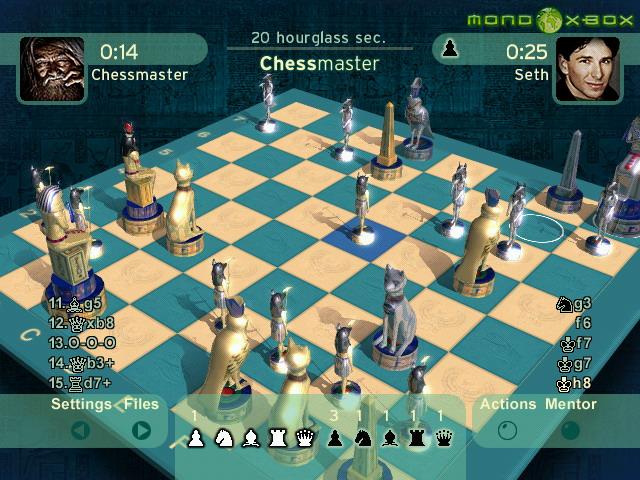
Task: Click the round button under Mentor
Action: click(571, 431)
